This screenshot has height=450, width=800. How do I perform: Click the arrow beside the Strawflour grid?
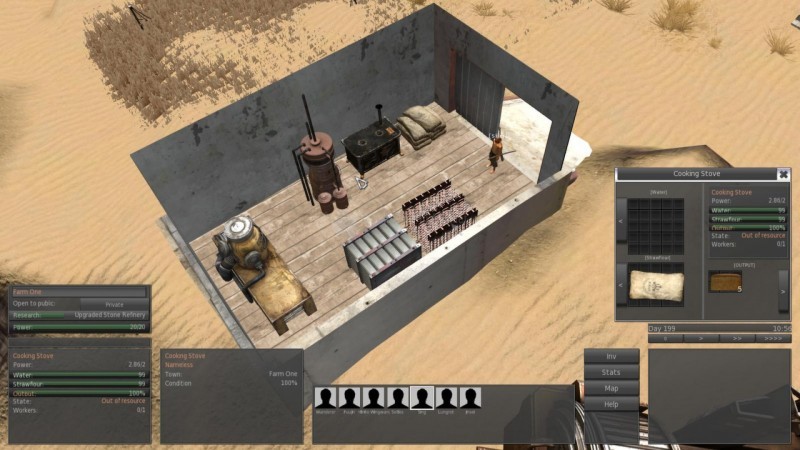point(621,286)
